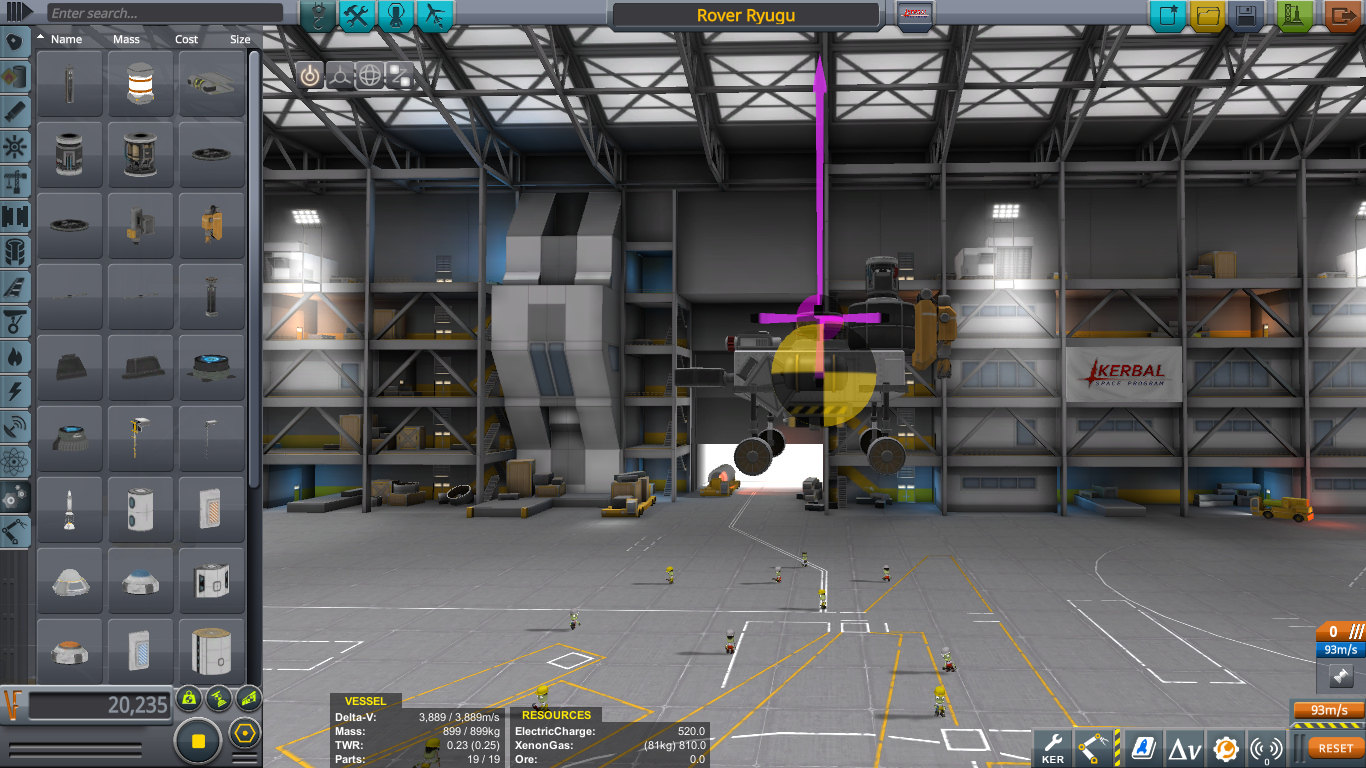This screenshot has height=768, width=1366.
Task: Open the yellow Load craft folder
Action: [1207, 16]
